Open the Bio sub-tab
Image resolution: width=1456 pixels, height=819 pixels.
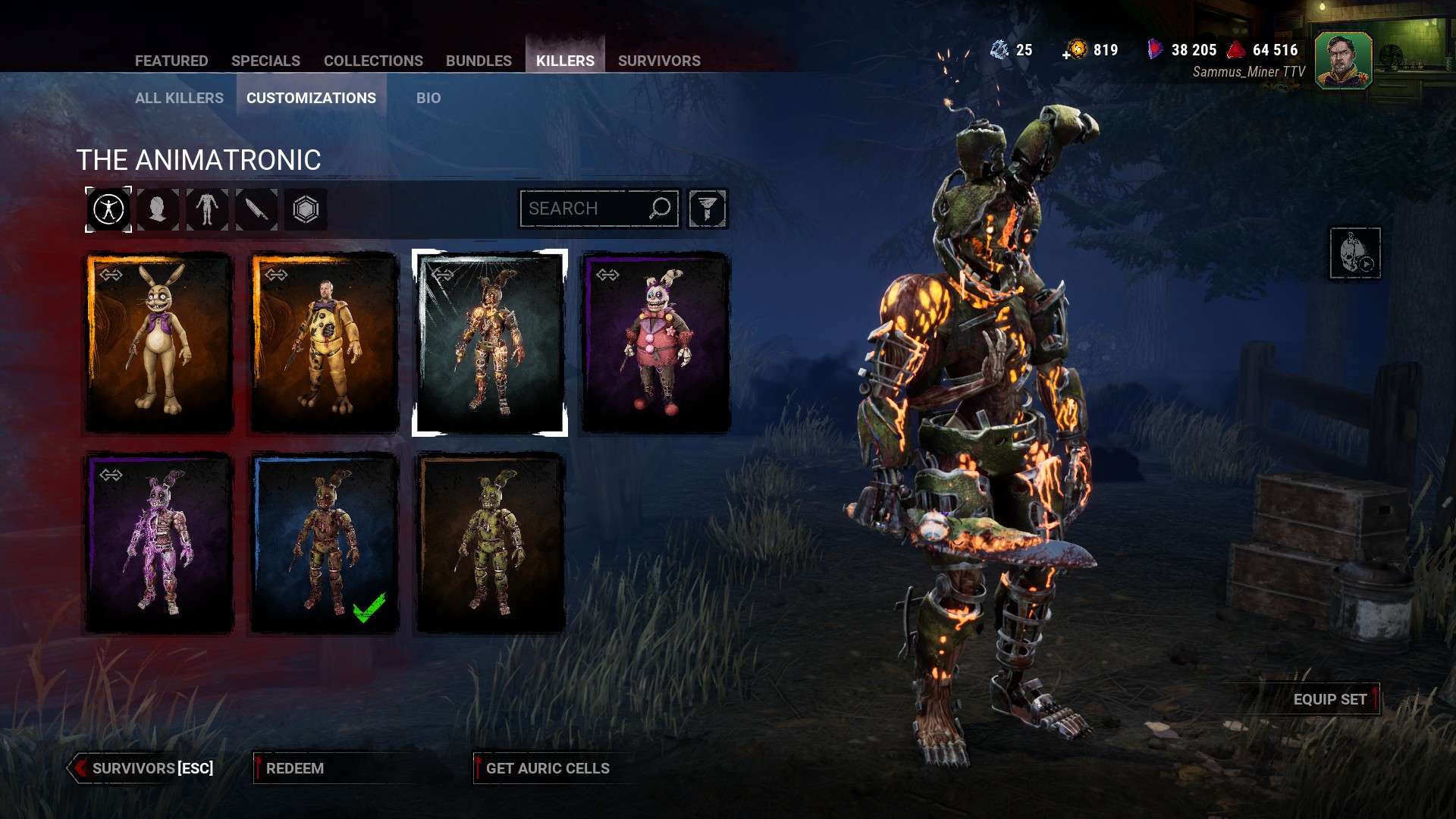[428, 98]
